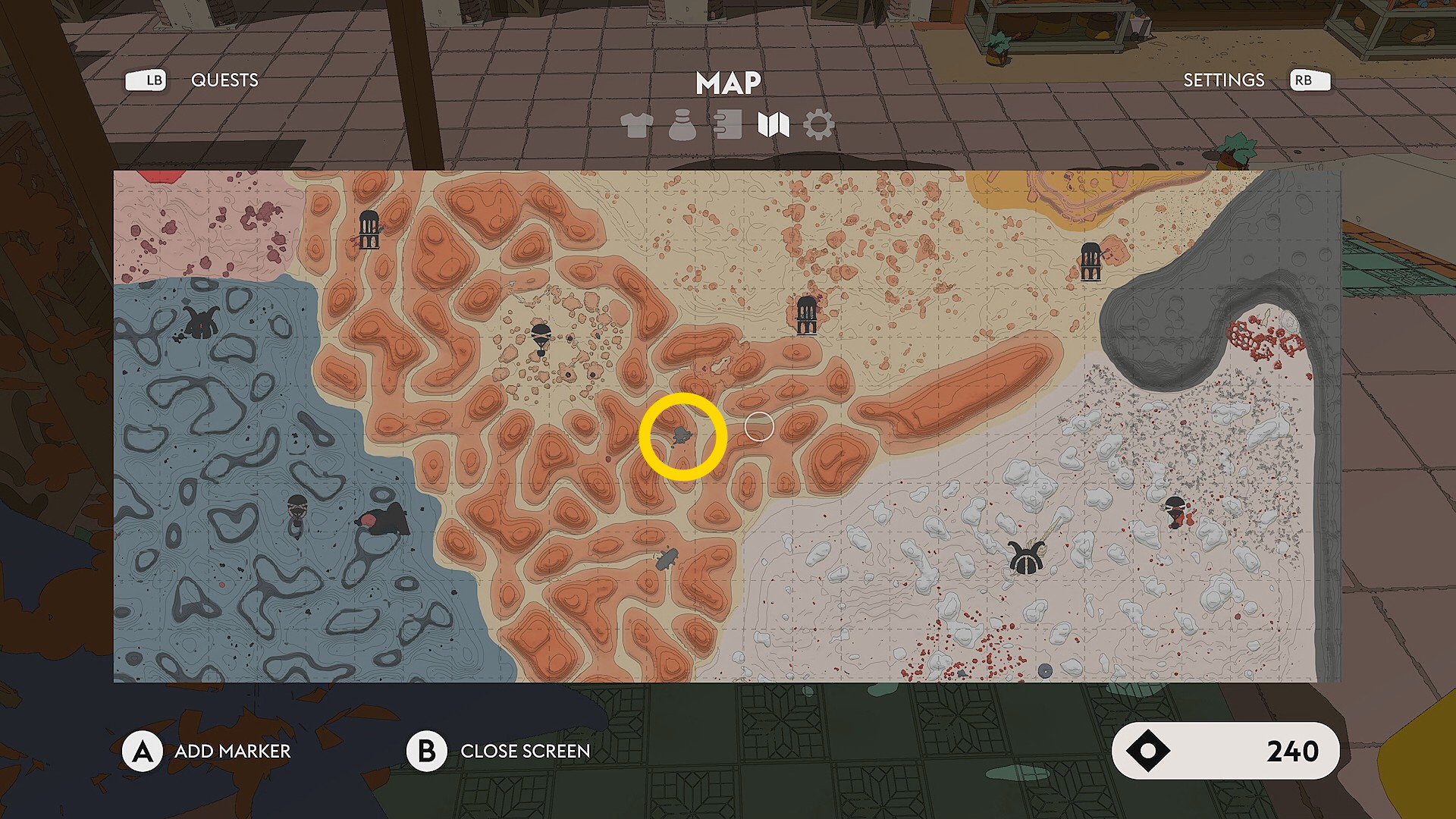Open the gear-shaped settings tab
The width and height of the screenshot is (1456, 819).
[x=819, y=125]
